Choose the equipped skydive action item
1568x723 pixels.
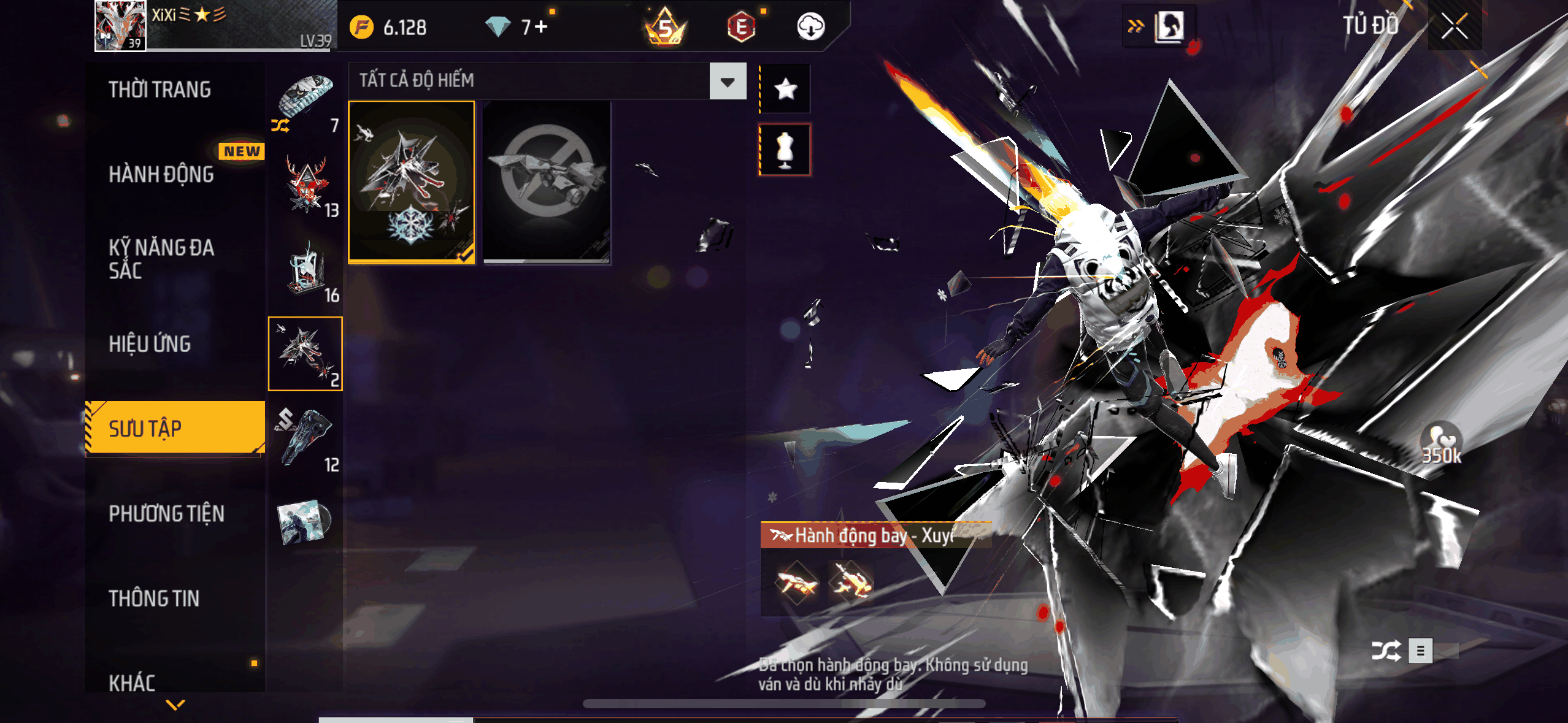pyautogui.click(x=411, y=182)
